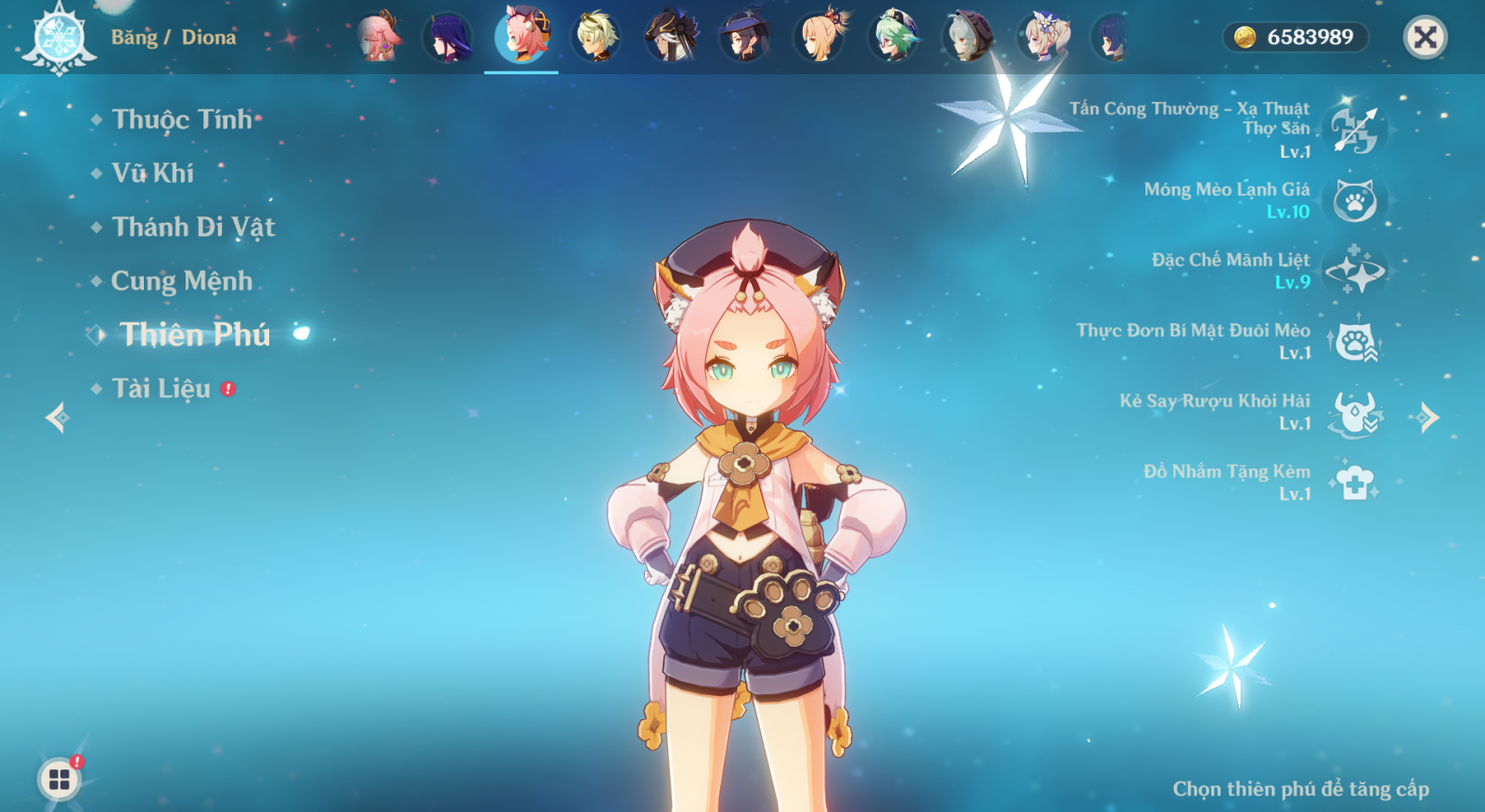Image resolution: width=1485 pixels, height=812 pixels.
Task: Open Đặc Chế Mãnh Liệt burst talent
Action: [1354, 271]
